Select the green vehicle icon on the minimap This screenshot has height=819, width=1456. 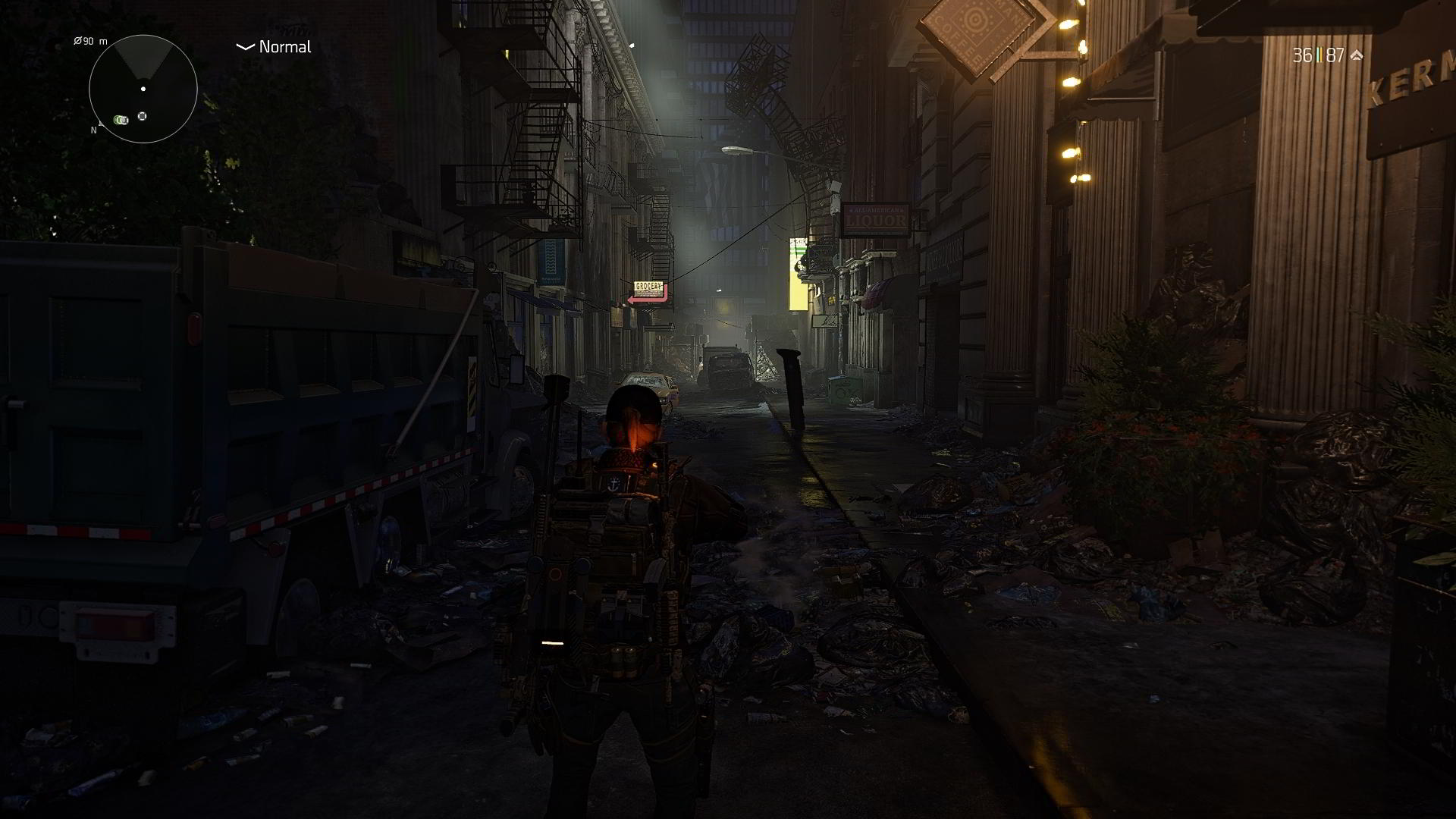(120, 120)
